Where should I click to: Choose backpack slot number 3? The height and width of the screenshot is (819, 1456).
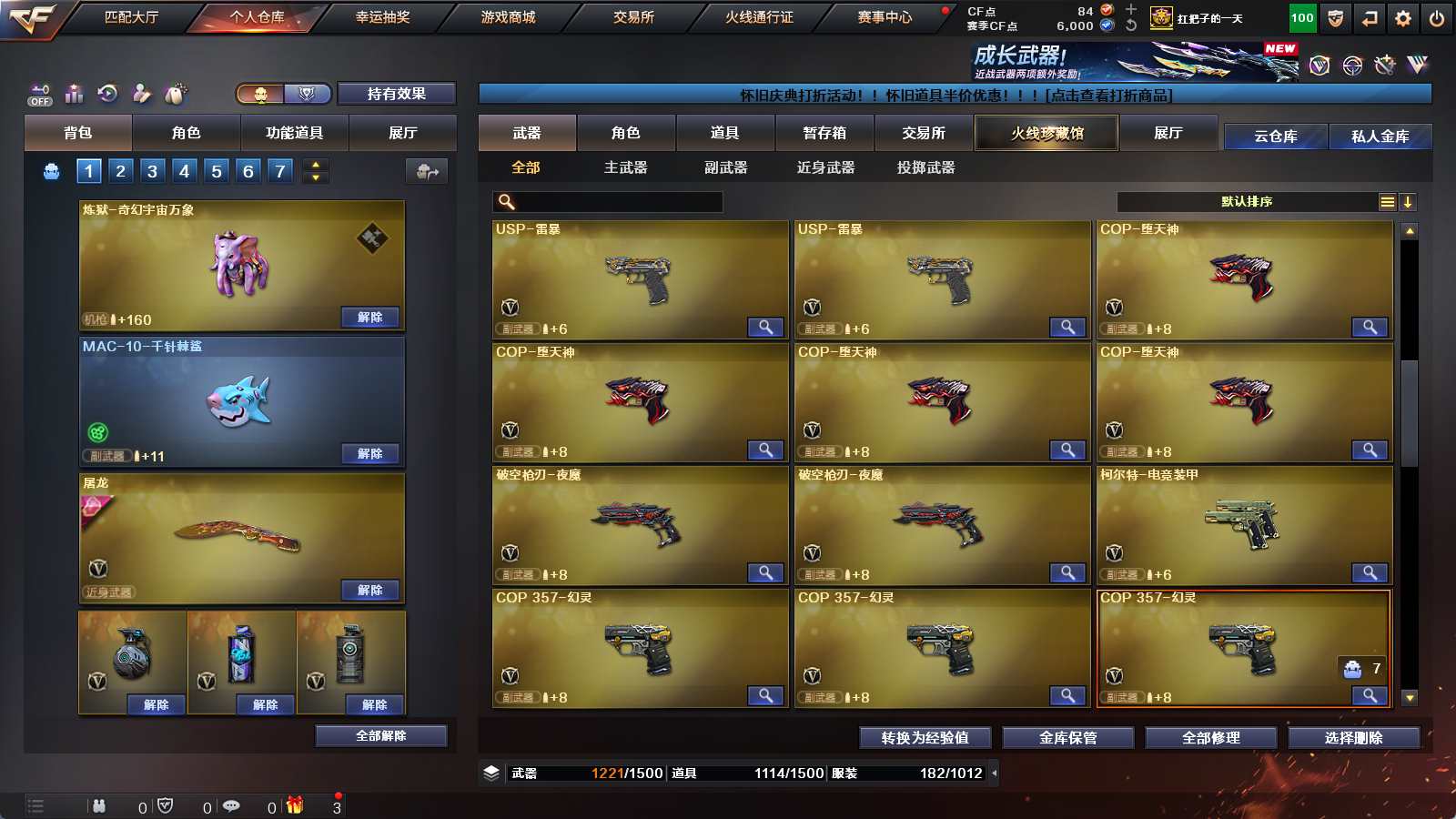coord(152,171)
